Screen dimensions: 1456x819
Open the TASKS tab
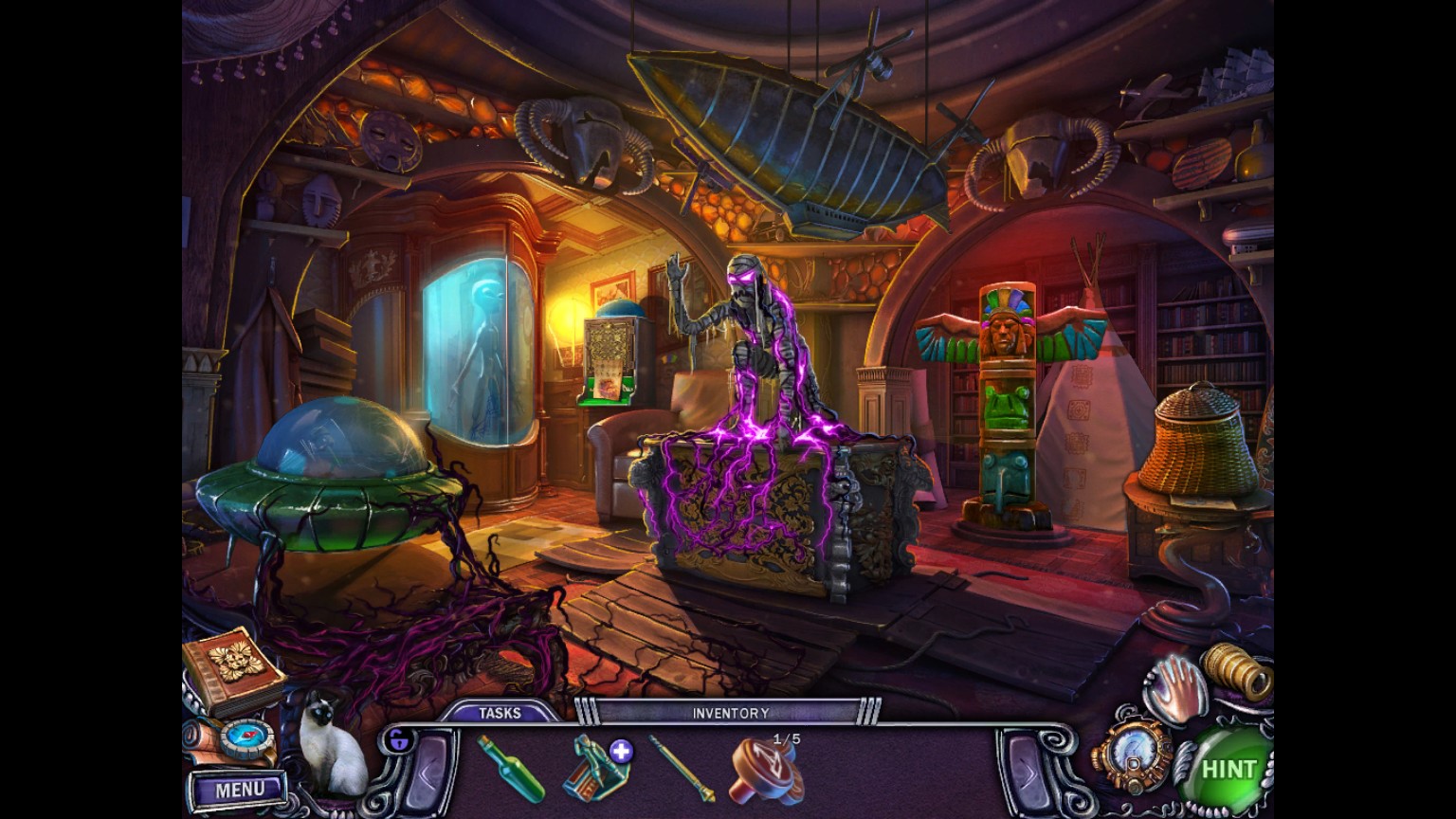pos(501,712)
